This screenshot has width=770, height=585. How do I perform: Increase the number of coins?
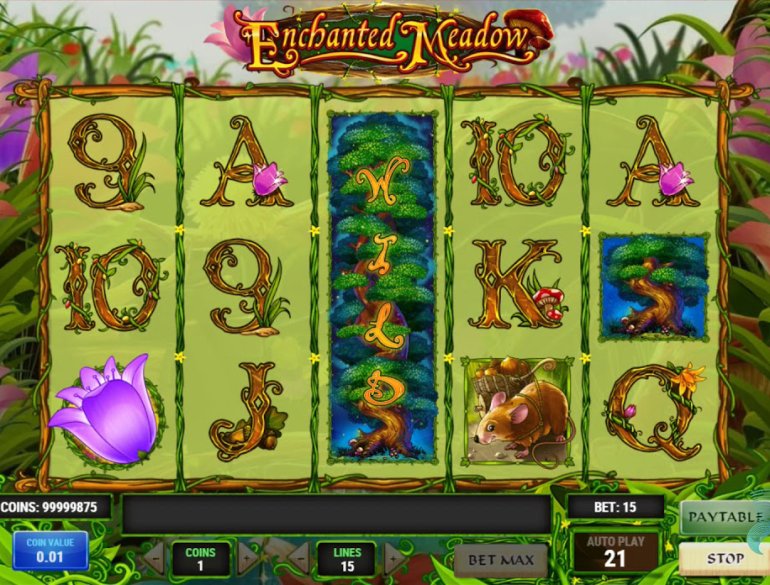coord(247,557)
